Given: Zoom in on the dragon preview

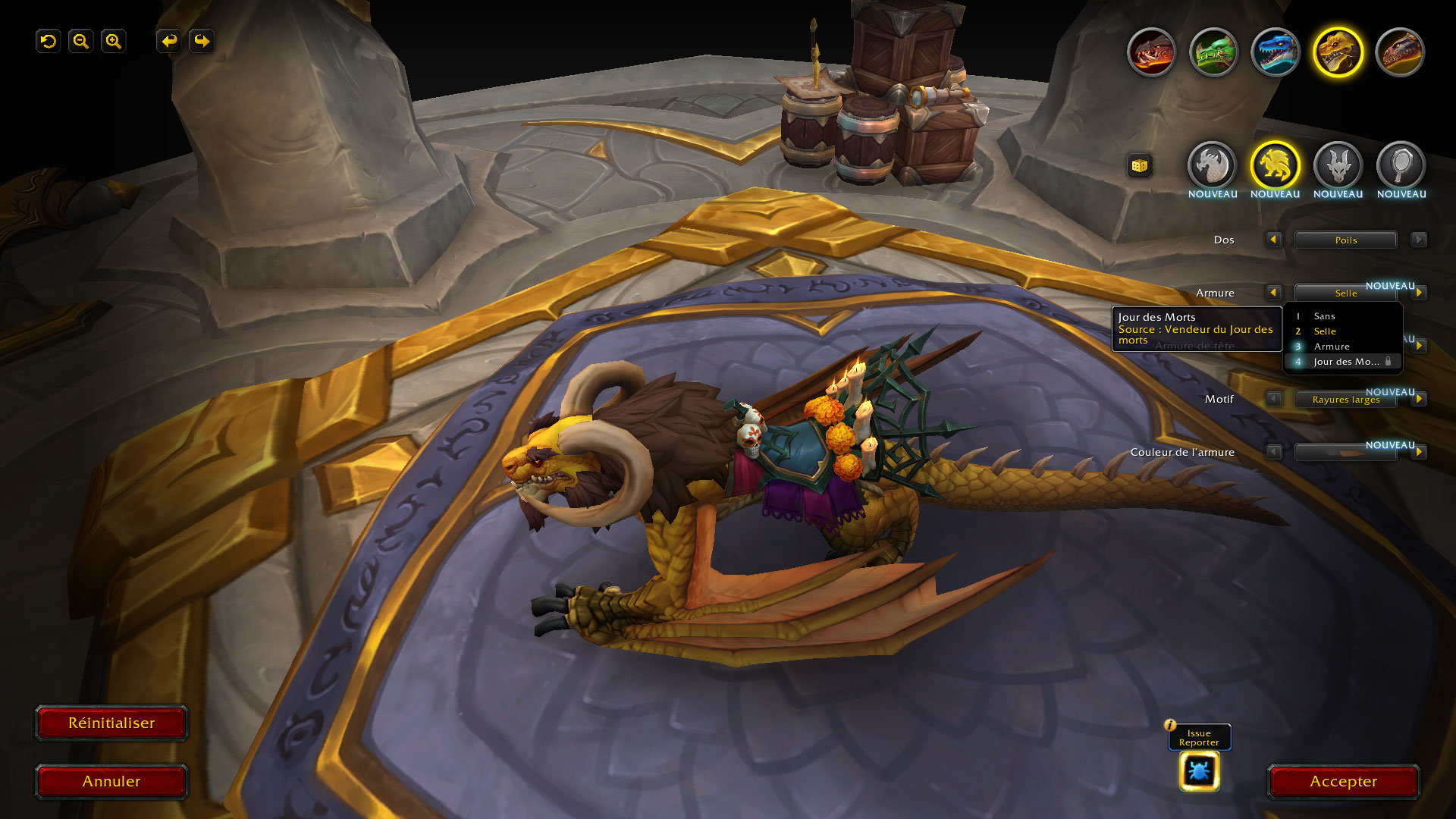Looking at the screenshot, I should pos(114,41).
